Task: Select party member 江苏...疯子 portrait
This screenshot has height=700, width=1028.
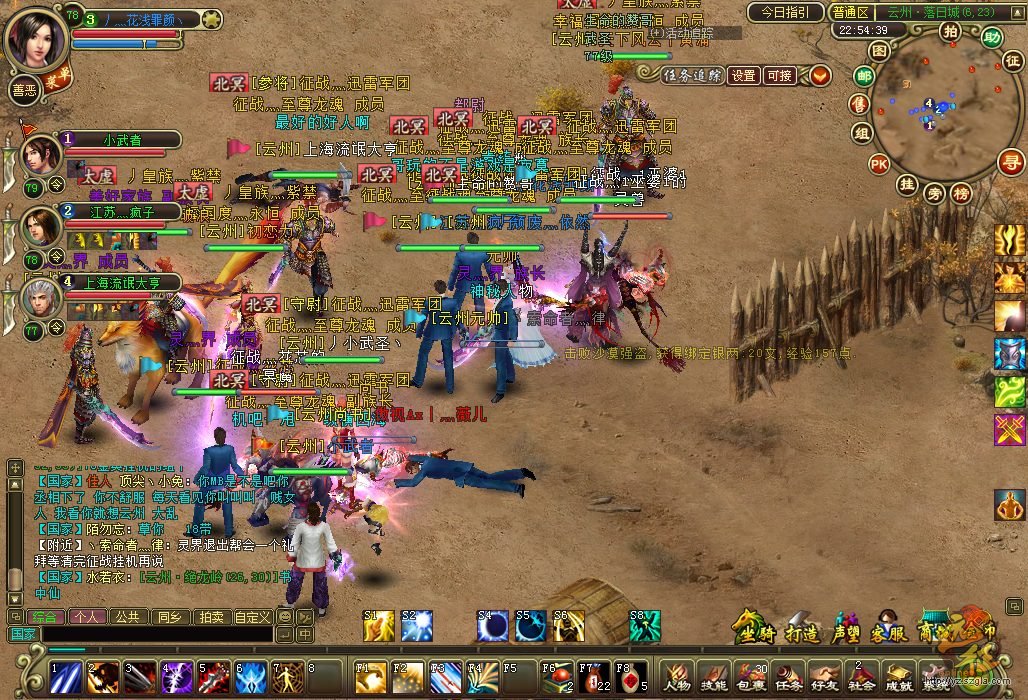Action: 42,227
